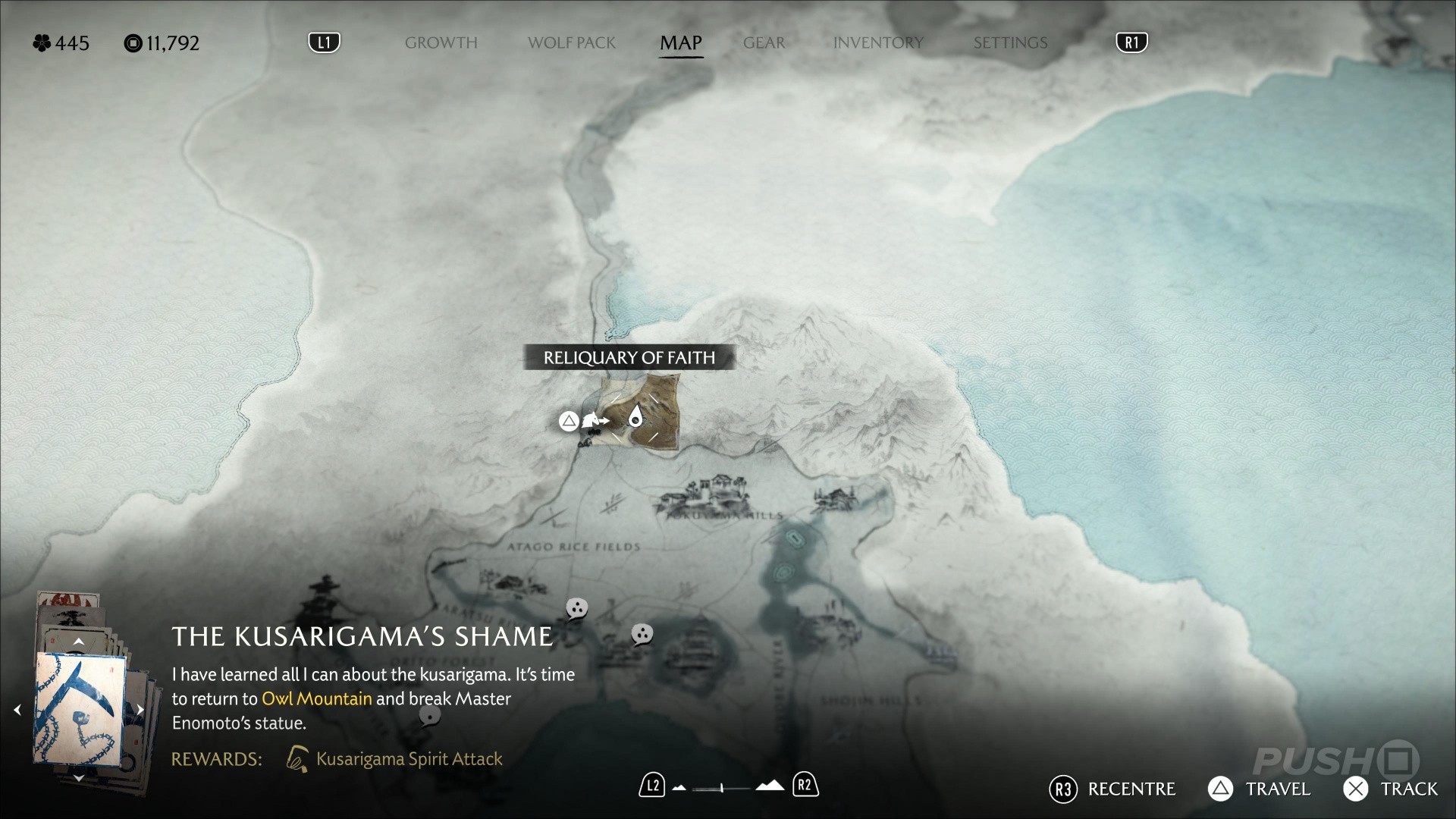This screenshot has width=1456, height=819.
Task: Click the horse rider position marker
Action: [x=594, y=421]
